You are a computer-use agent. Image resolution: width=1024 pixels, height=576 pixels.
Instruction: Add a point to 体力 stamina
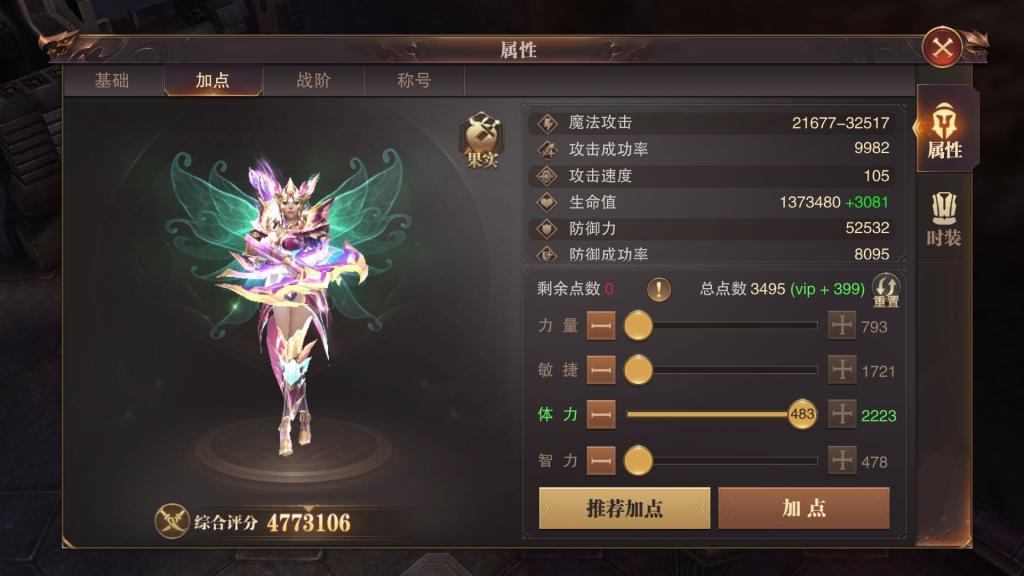[x=842, y=414]
